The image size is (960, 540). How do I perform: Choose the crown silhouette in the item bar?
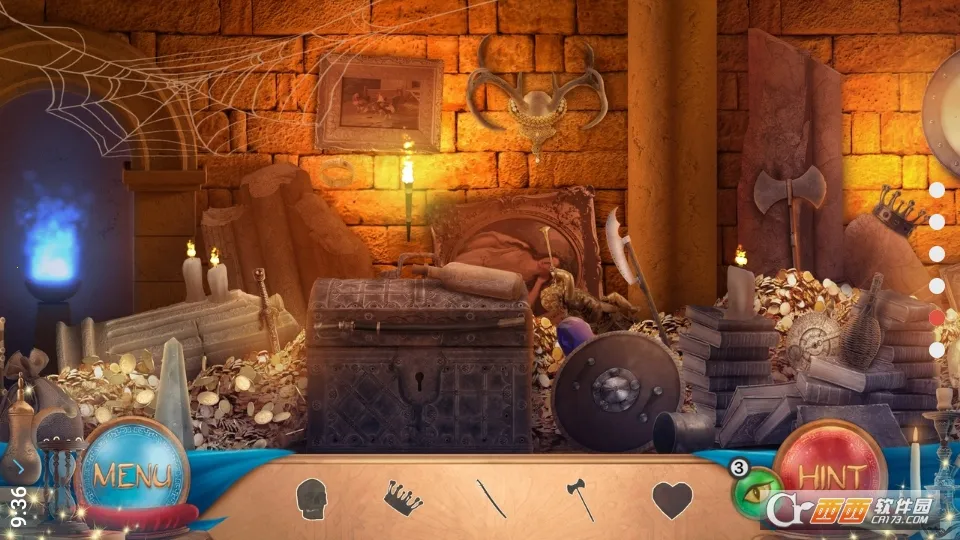(403, 496)
